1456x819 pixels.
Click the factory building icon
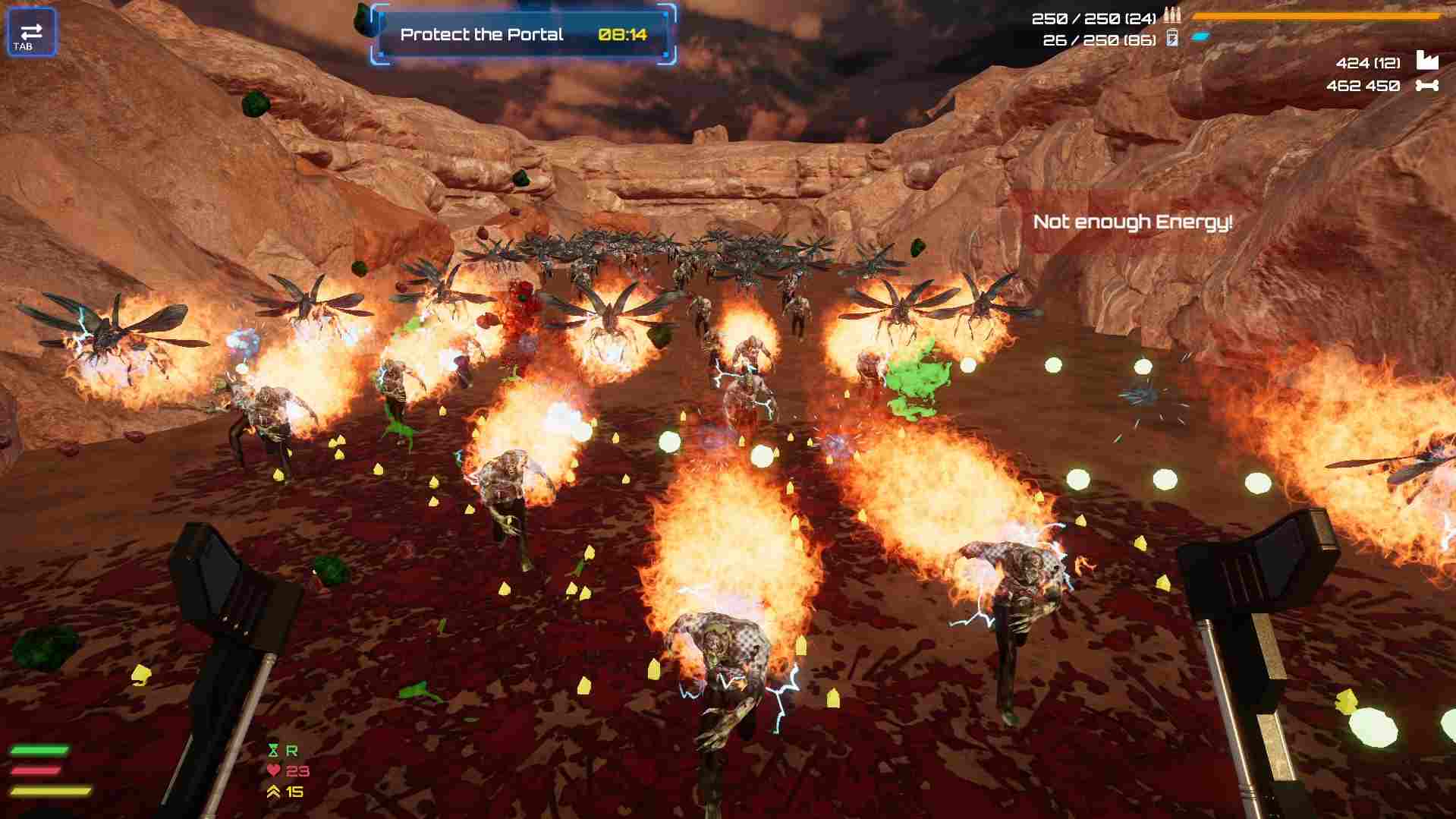click(1426, 61)
